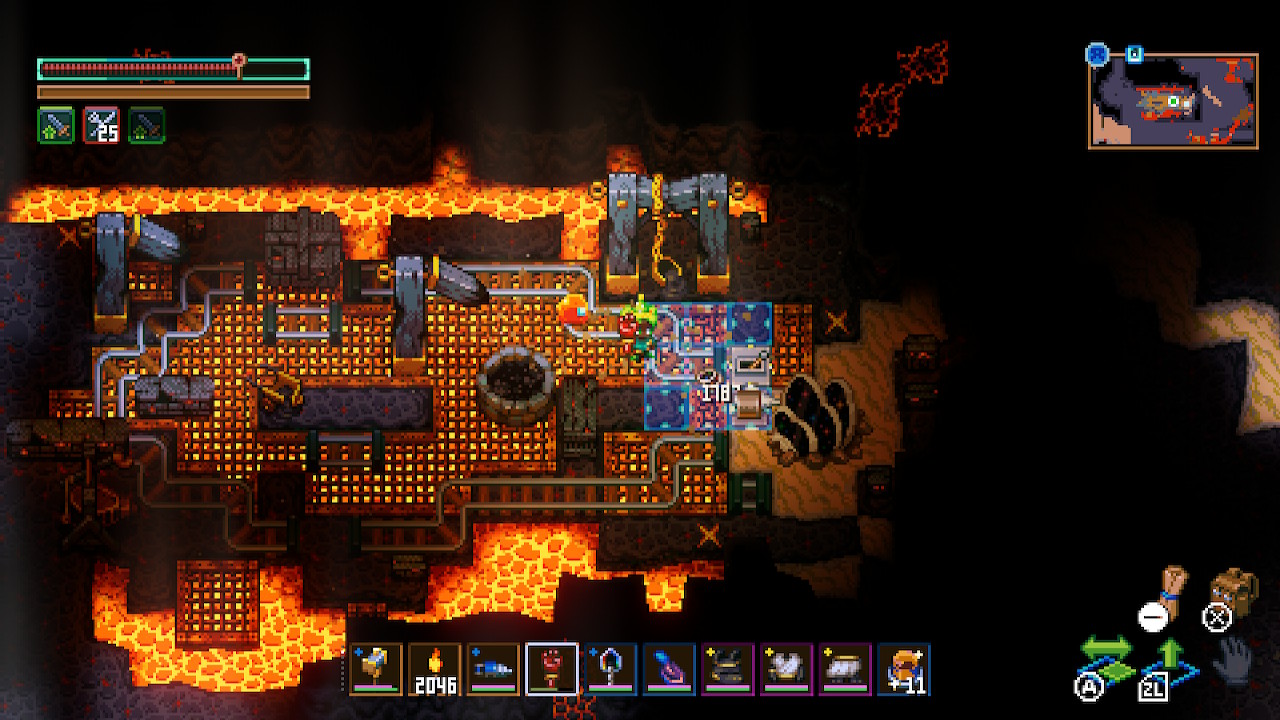
Task: Pick the gem-tipped shovel slot
Action: click(611, 668)
